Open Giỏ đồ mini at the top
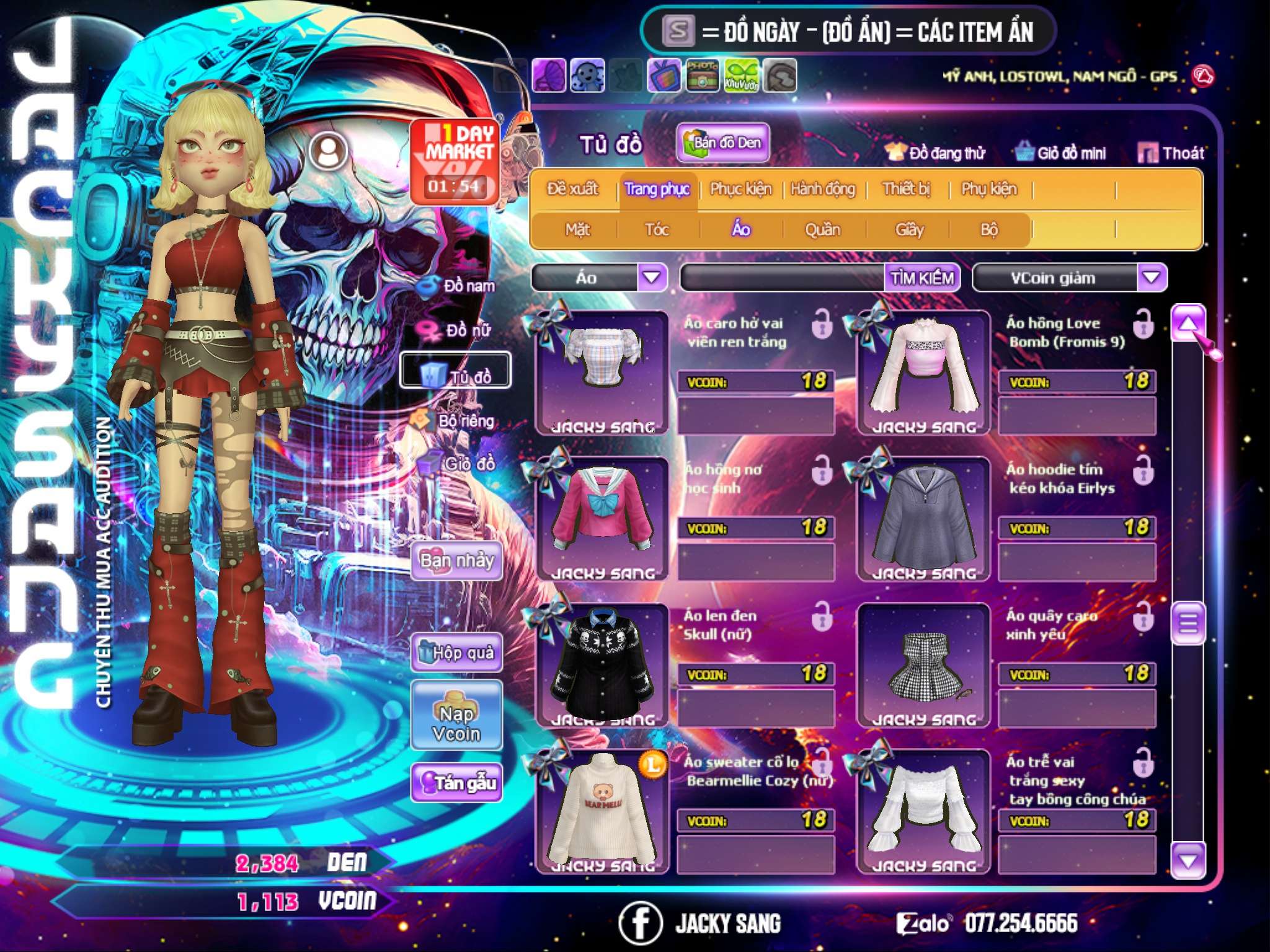Screen dimensions: 1270x952 coord(1061,153)
